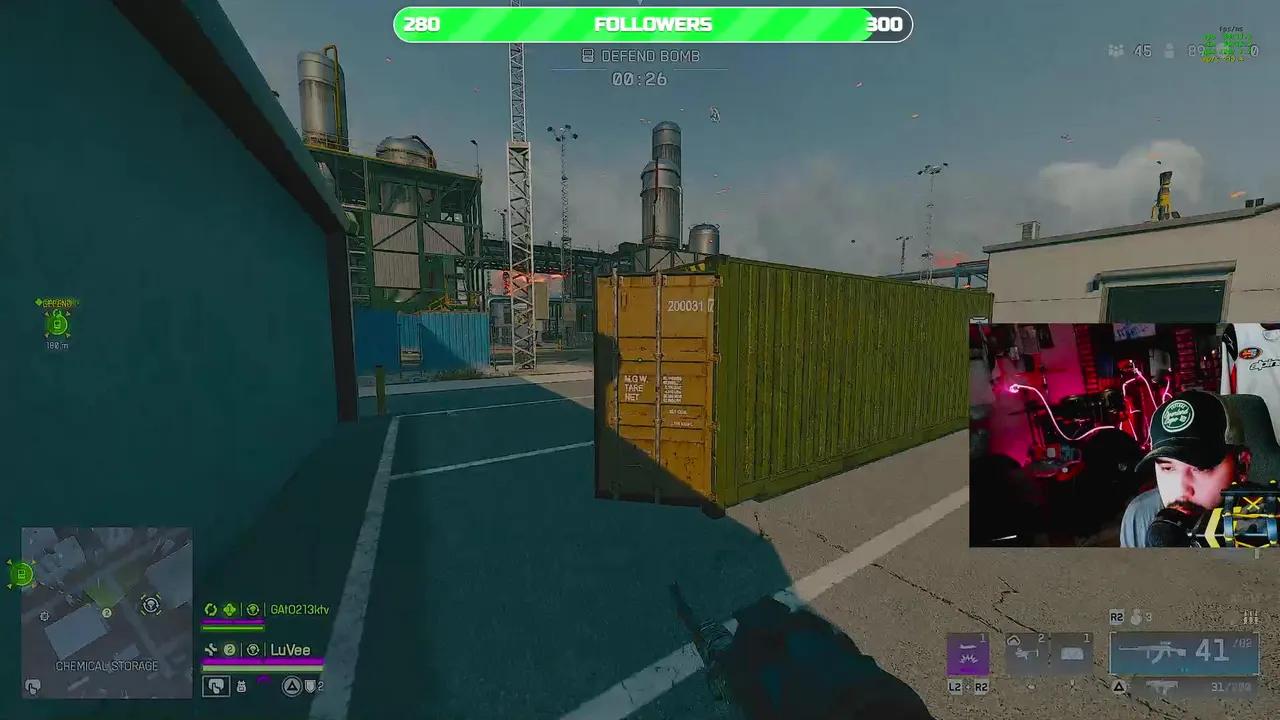This screenshot has width=1280, height=720.
Task: Click teammate name GAtO213ktv
Action: click(300, 609)
